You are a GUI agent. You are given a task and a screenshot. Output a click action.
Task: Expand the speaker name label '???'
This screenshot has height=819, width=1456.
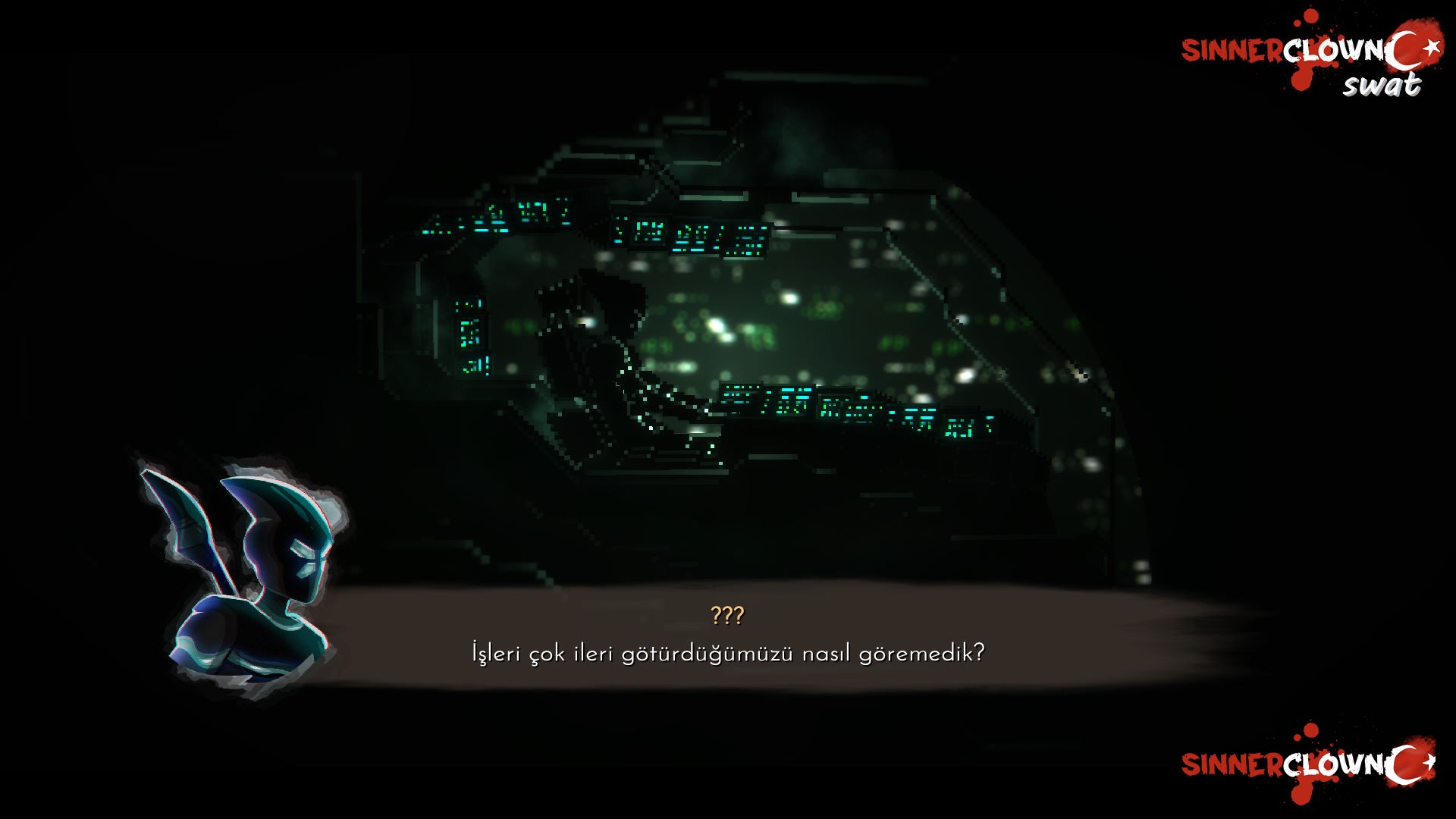click(726, 616)
